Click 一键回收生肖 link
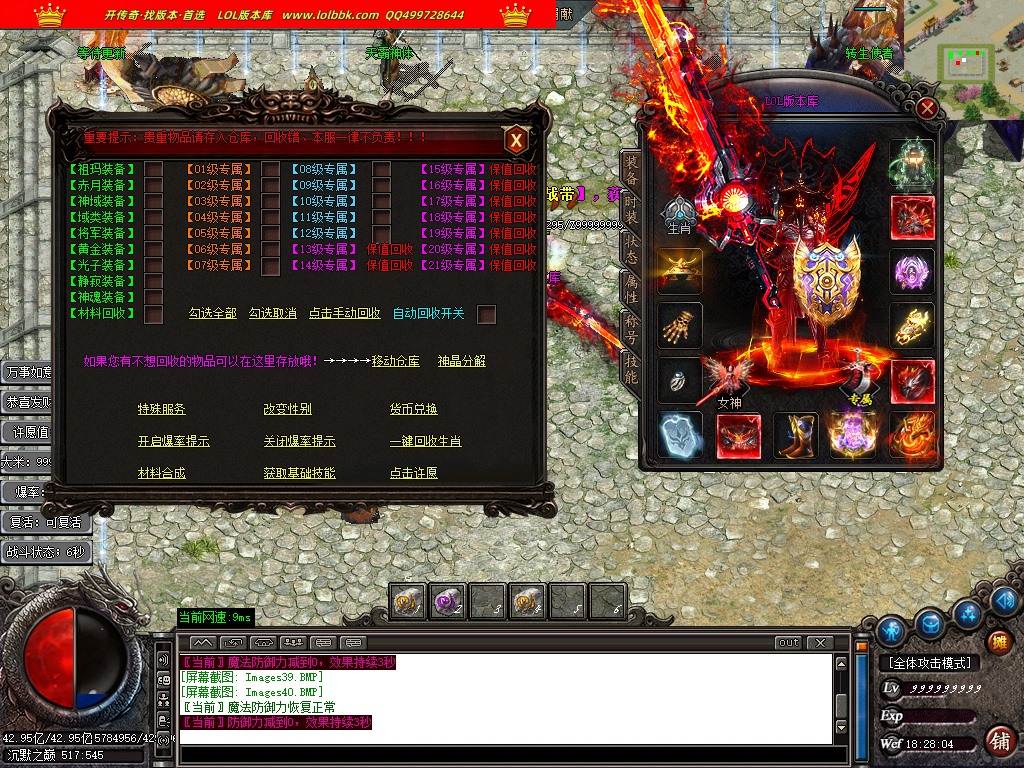This screenshot has width=1024, height=768. (x=426, y=441)
